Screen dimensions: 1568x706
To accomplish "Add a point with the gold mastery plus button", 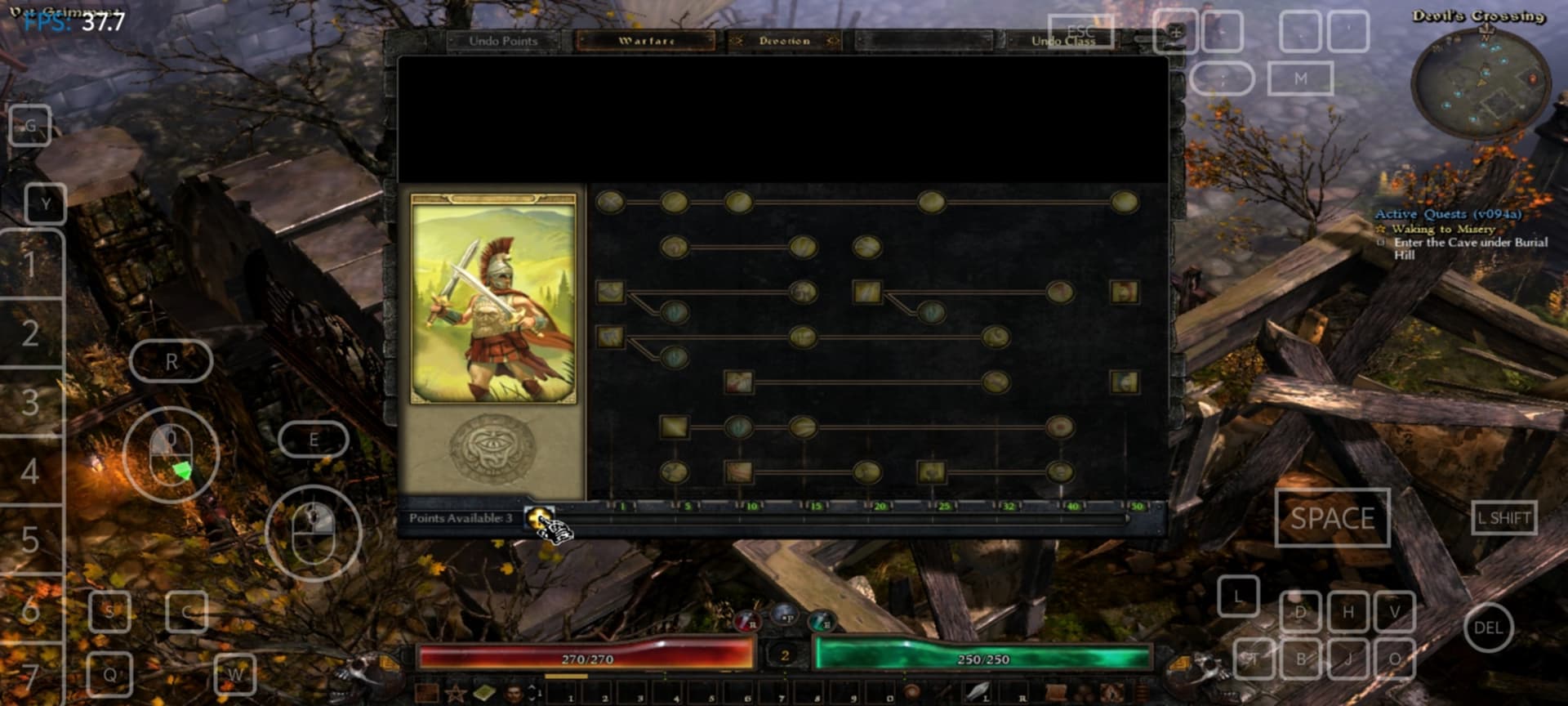I will pyautogui.click(x=537, y=517).
